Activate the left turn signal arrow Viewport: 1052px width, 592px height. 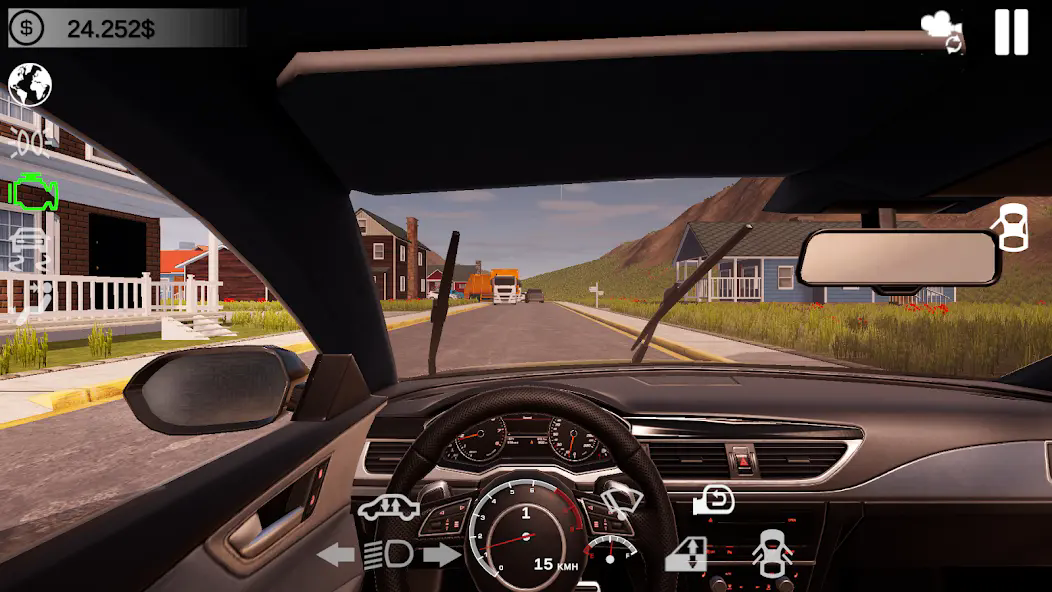tap(336, 554)
